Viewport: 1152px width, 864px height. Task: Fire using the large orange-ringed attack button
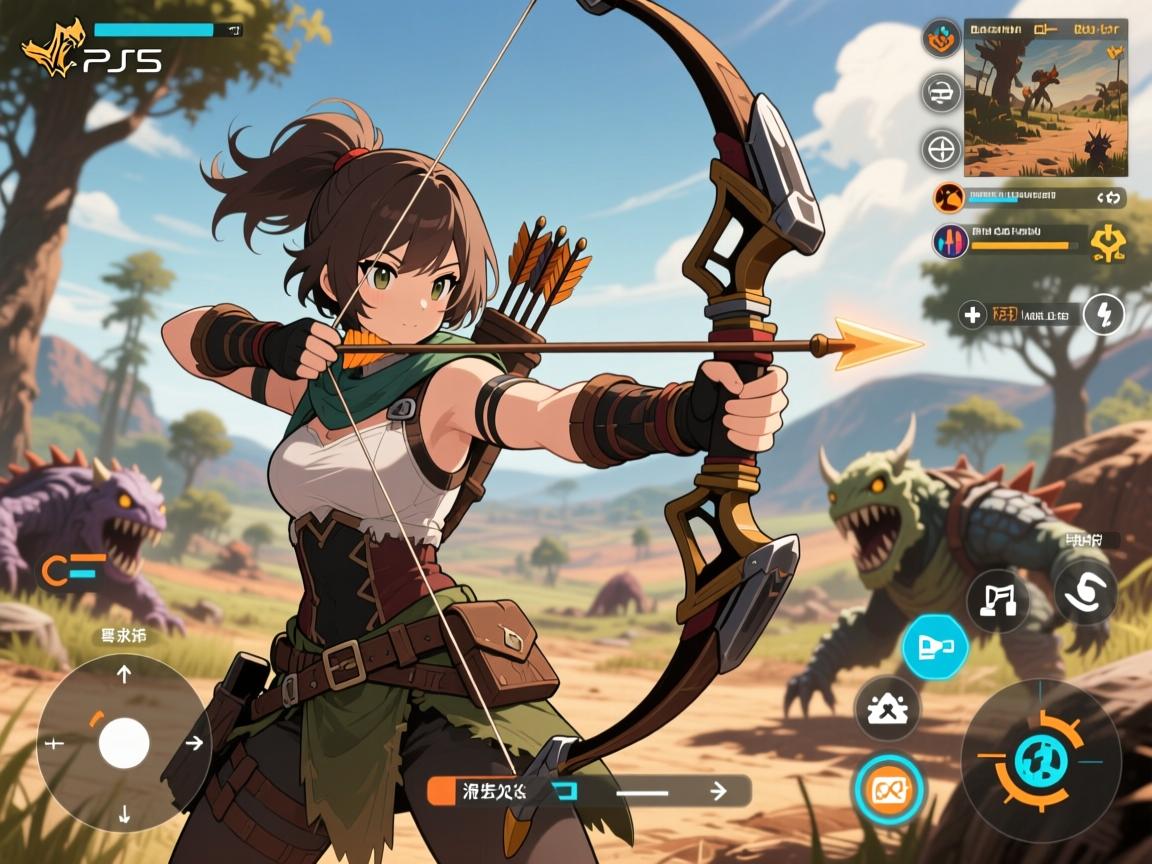coord(1041,760)
